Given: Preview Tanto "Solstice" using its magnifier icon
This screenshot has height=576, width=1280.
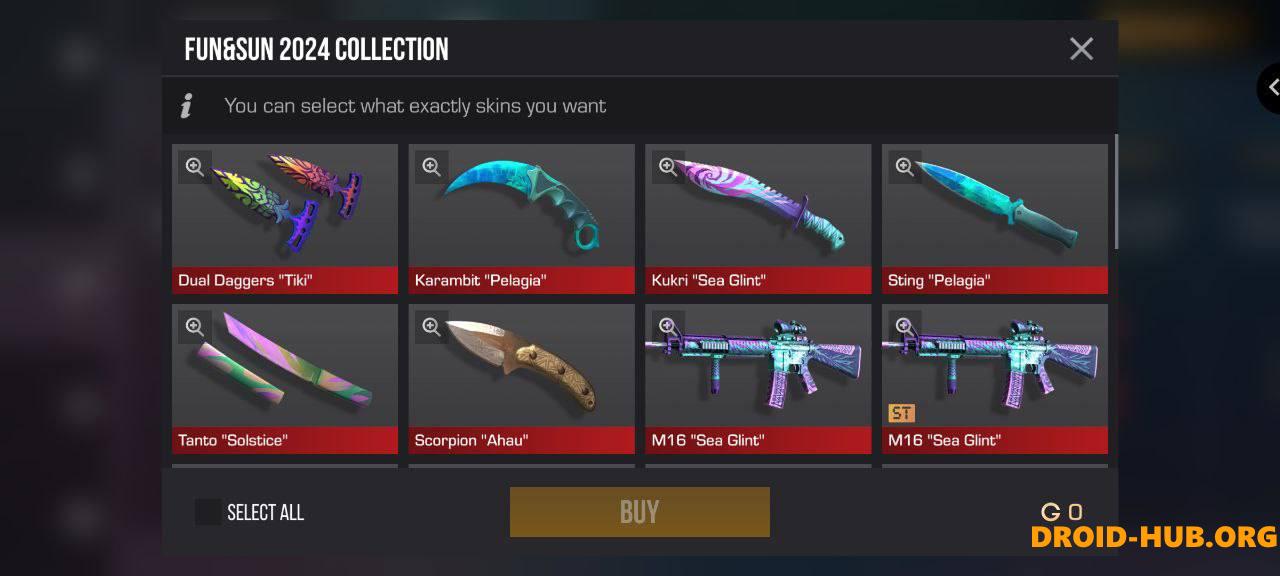Looking at the screenshot, I should [195, 327].
